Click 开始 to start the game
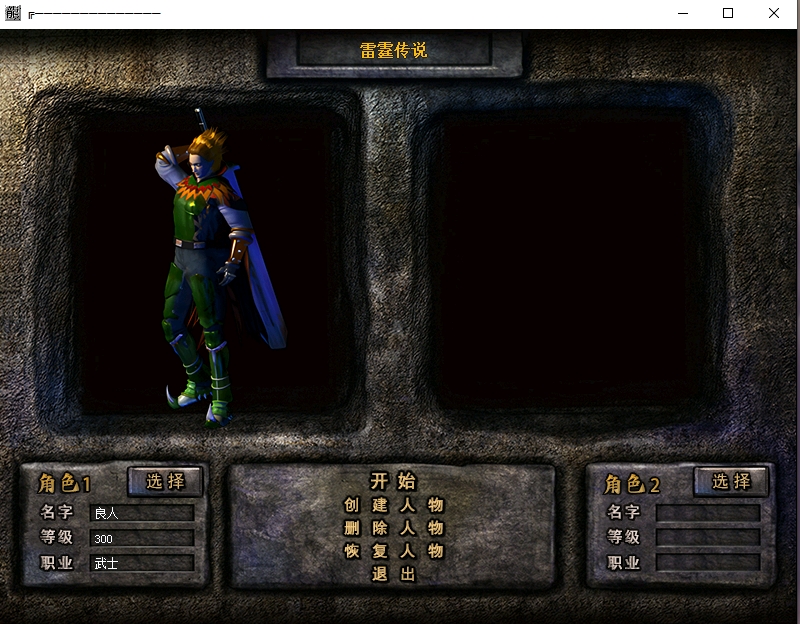800x624 pixels. 393,481
